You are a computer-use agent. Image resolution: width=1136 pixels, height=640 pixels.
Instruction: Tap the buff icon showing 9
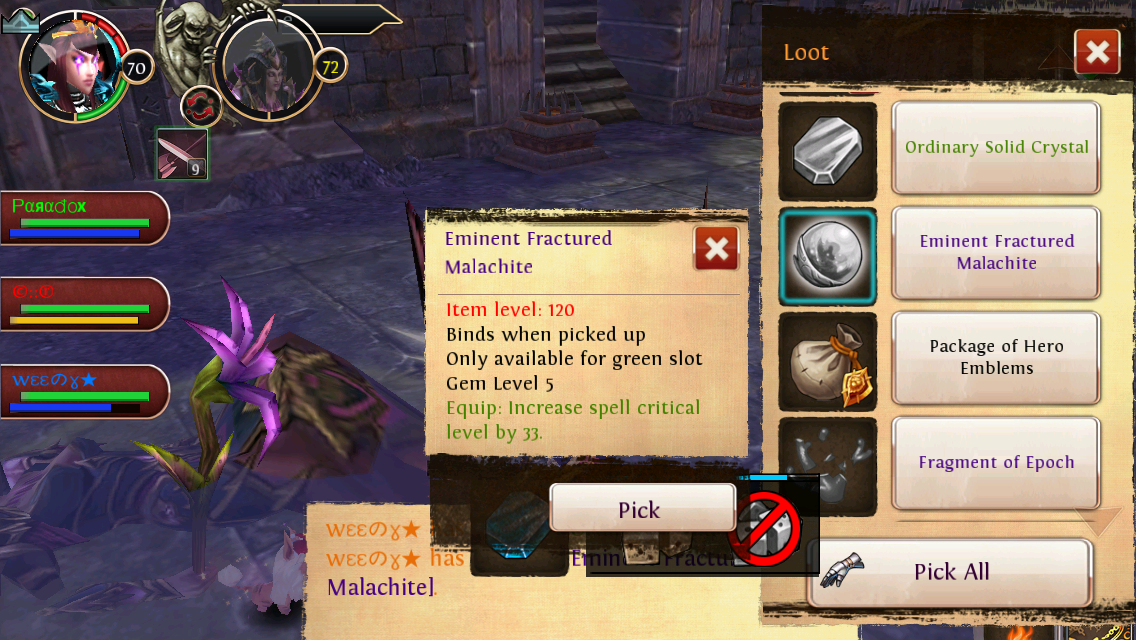tap(182, 154)
